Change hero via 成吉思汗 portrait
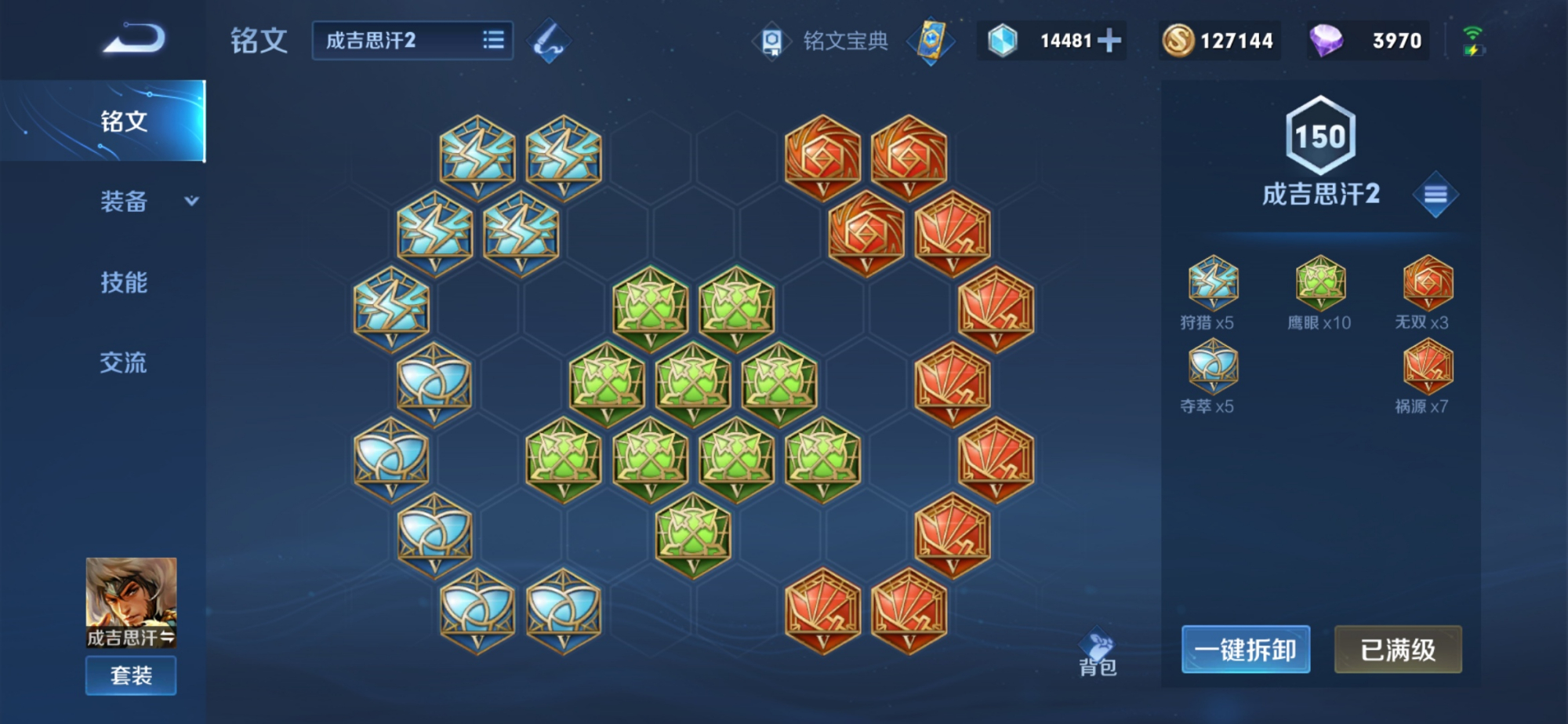Screen dimensions: 1568x724 [x=131, y=602]
